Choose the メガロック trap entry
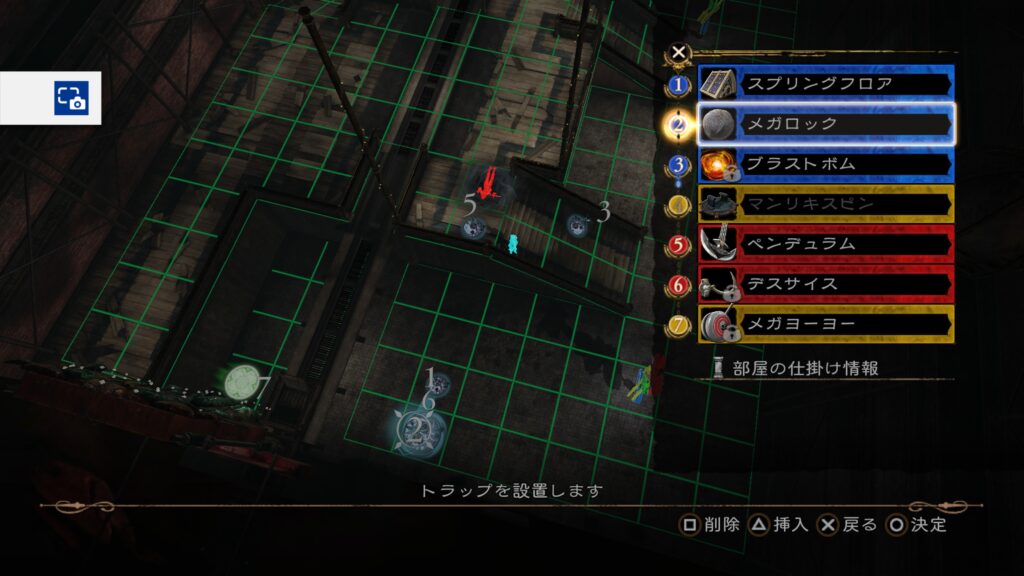Screen dimensions: 1024x576 [x=825, y=124]
